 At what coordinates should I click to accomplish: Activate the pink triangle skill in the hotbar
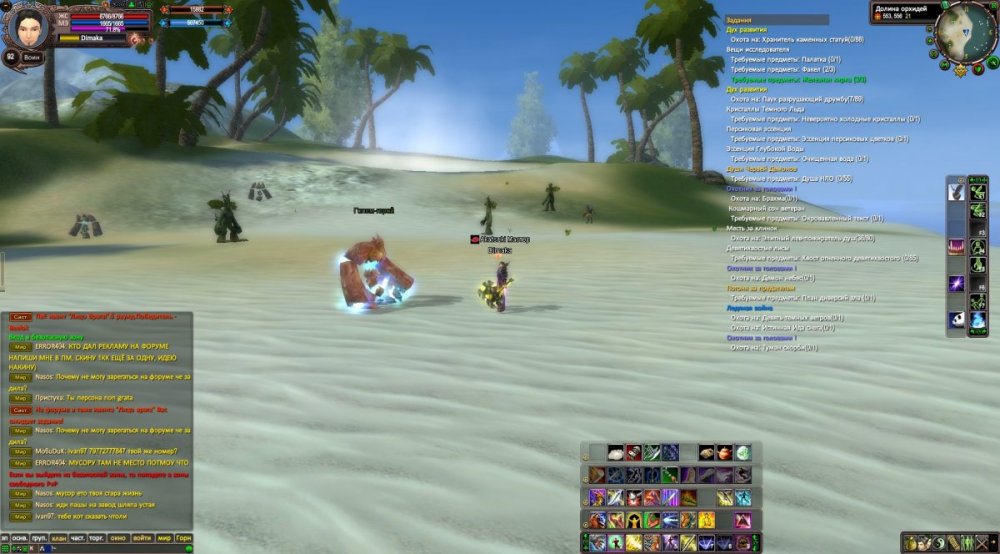(742, 520)
